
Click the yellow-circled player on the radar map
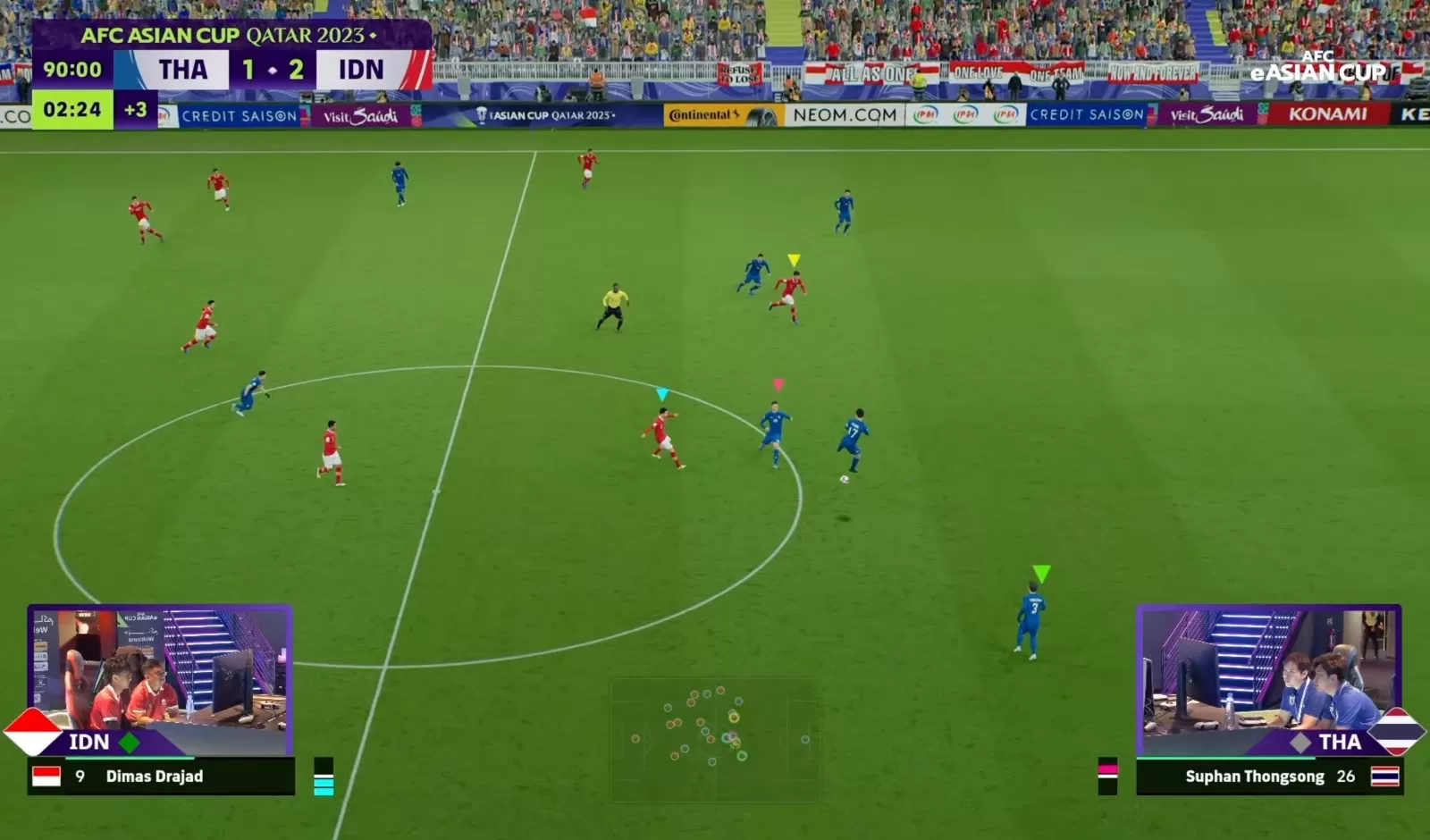point(734,718)
